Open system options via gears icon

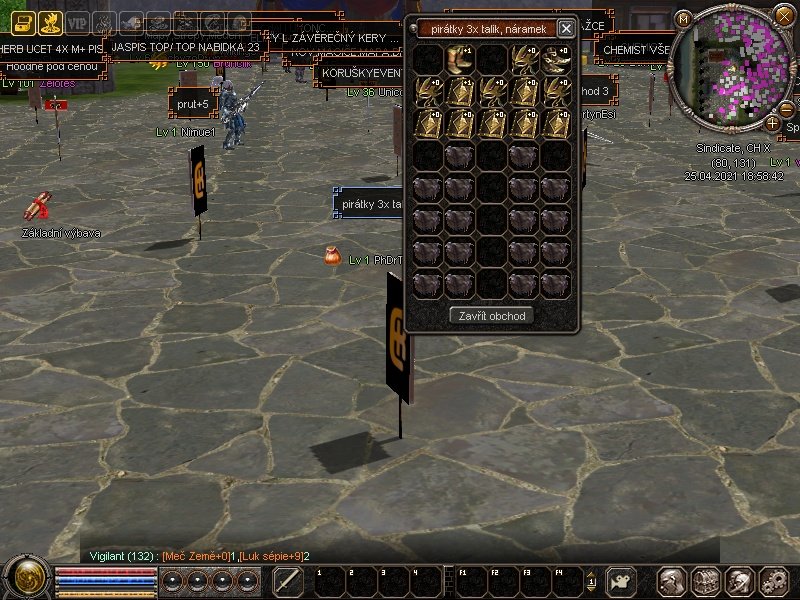coord(774,581)
